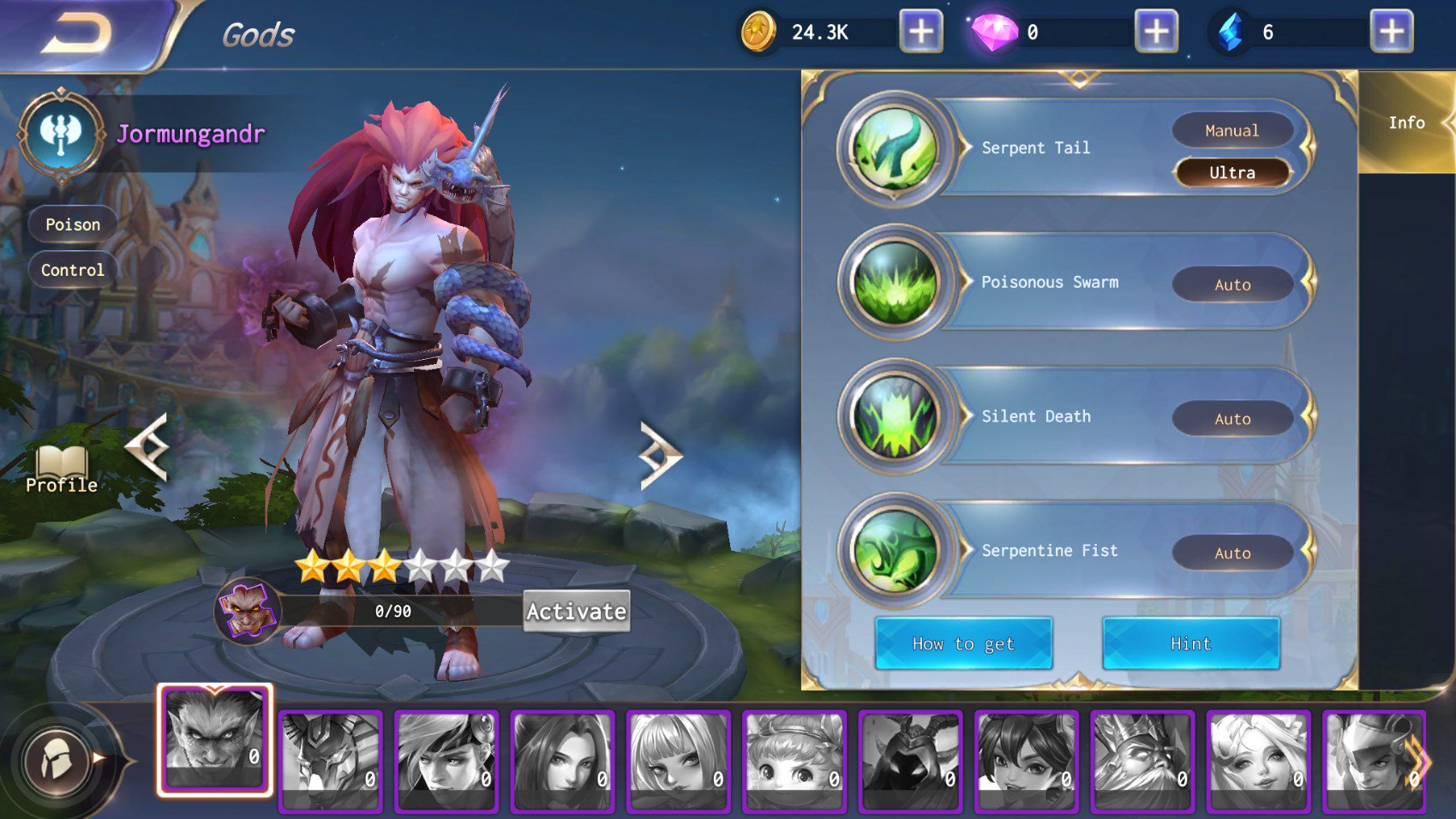The width and height of the screenshot is (1456, 819).
Task: Click the Control trait tag
Action: pos(73,270)
